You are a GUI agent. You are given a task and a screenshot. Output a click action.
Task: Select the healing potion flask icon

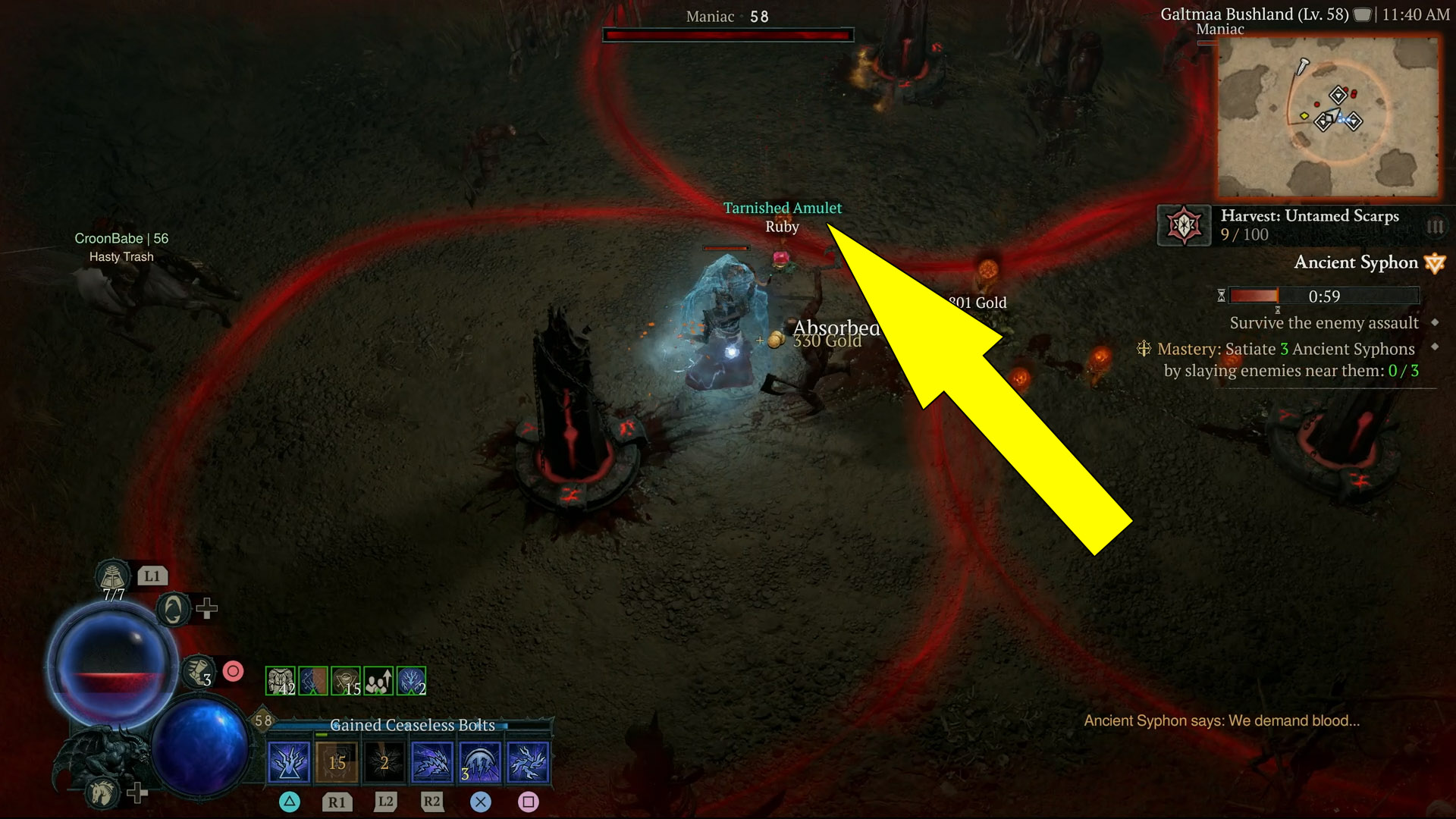(112, 577)
